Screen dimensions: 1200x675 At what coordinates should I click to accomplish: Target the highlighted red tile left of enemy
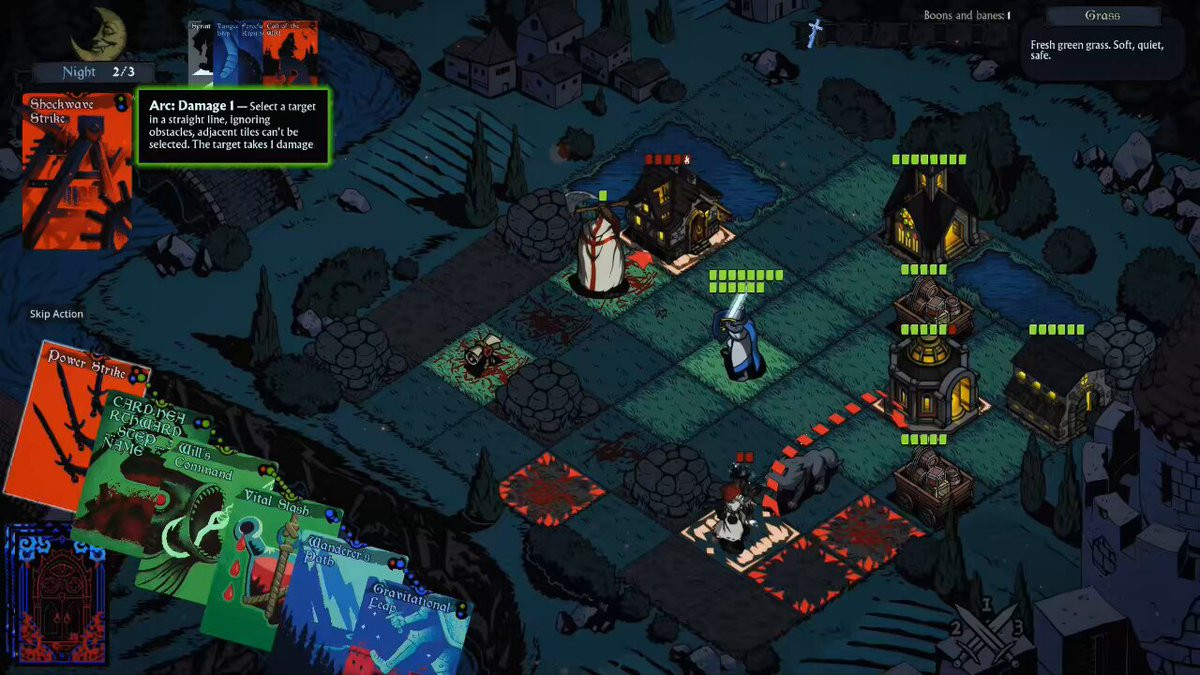tap(551, 487)
